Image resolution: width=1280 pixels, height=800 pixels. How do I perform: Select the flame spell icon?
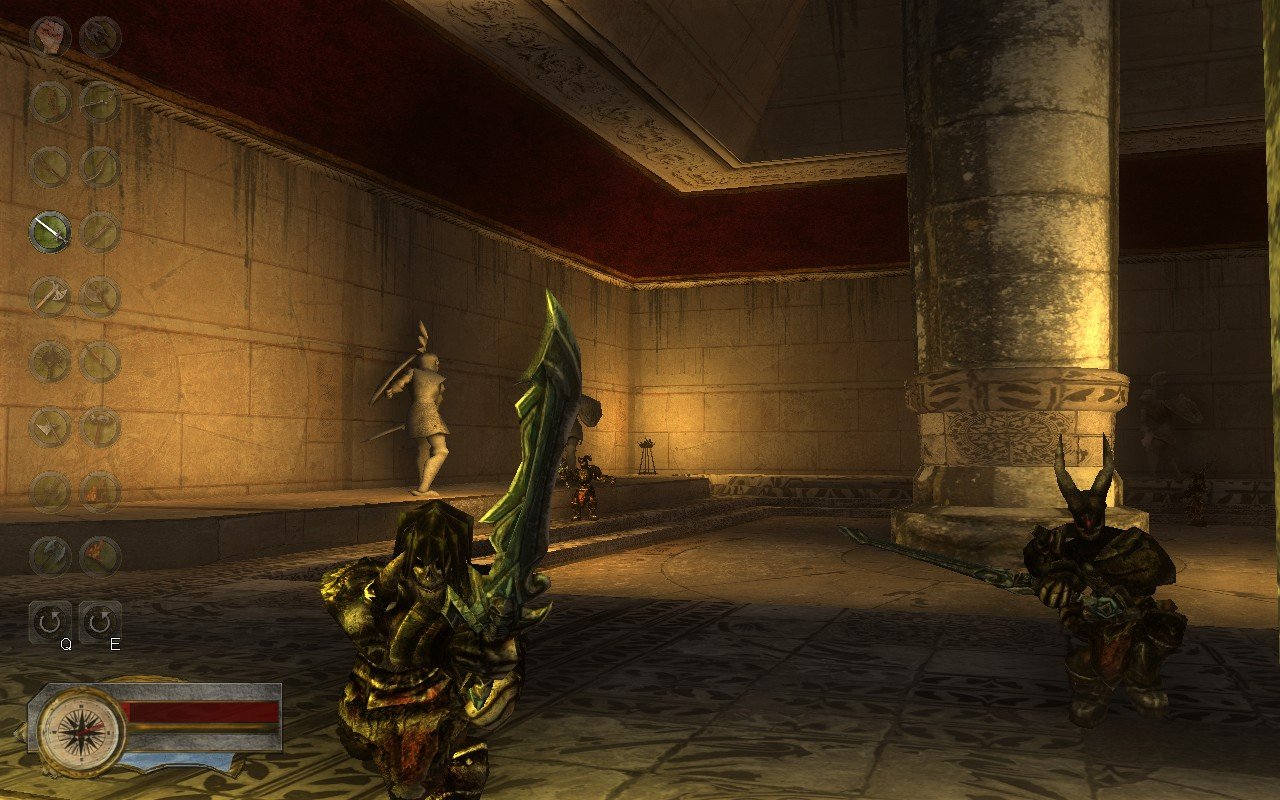coord(100,490)
